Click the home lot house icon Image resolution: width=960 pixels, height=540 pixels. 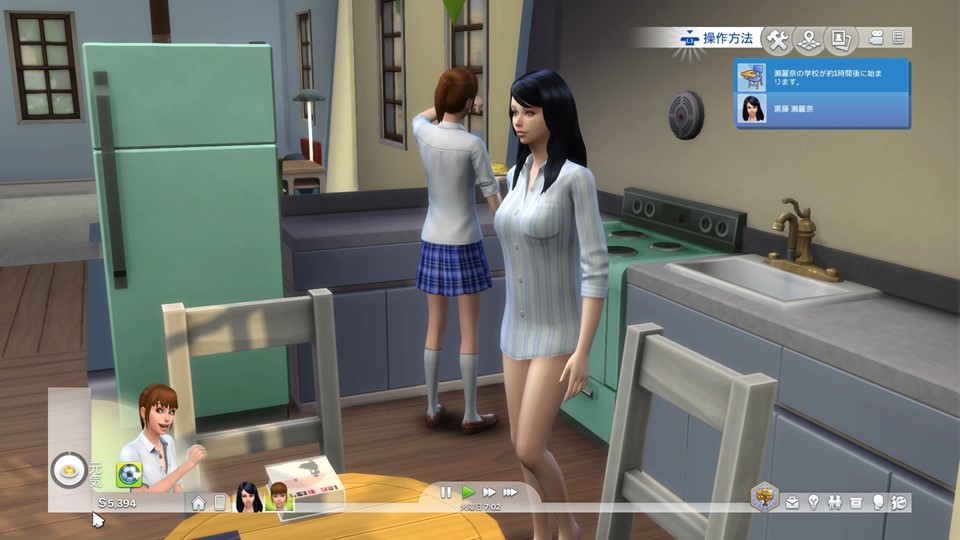(x=198, y=503)
